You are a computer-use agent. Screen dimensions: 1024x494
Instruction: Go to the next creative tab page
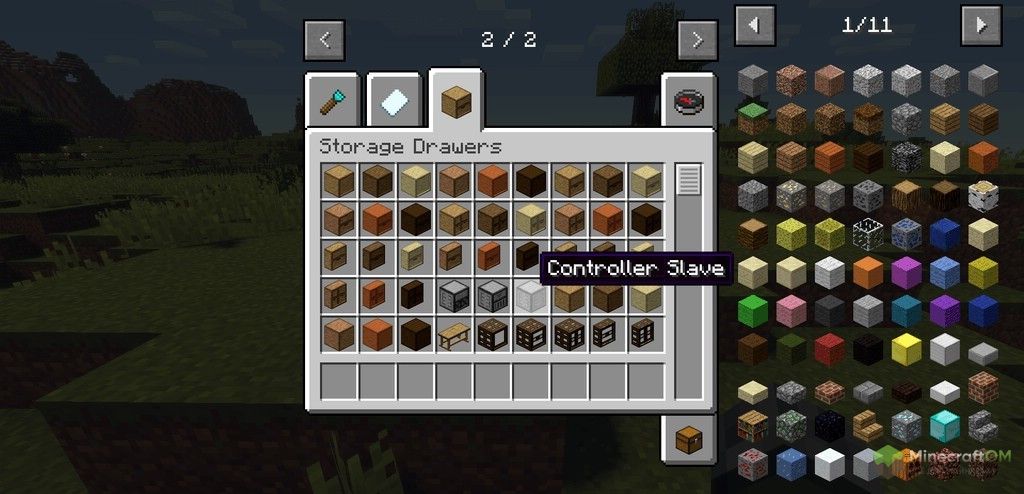click(x=696, y=40)
